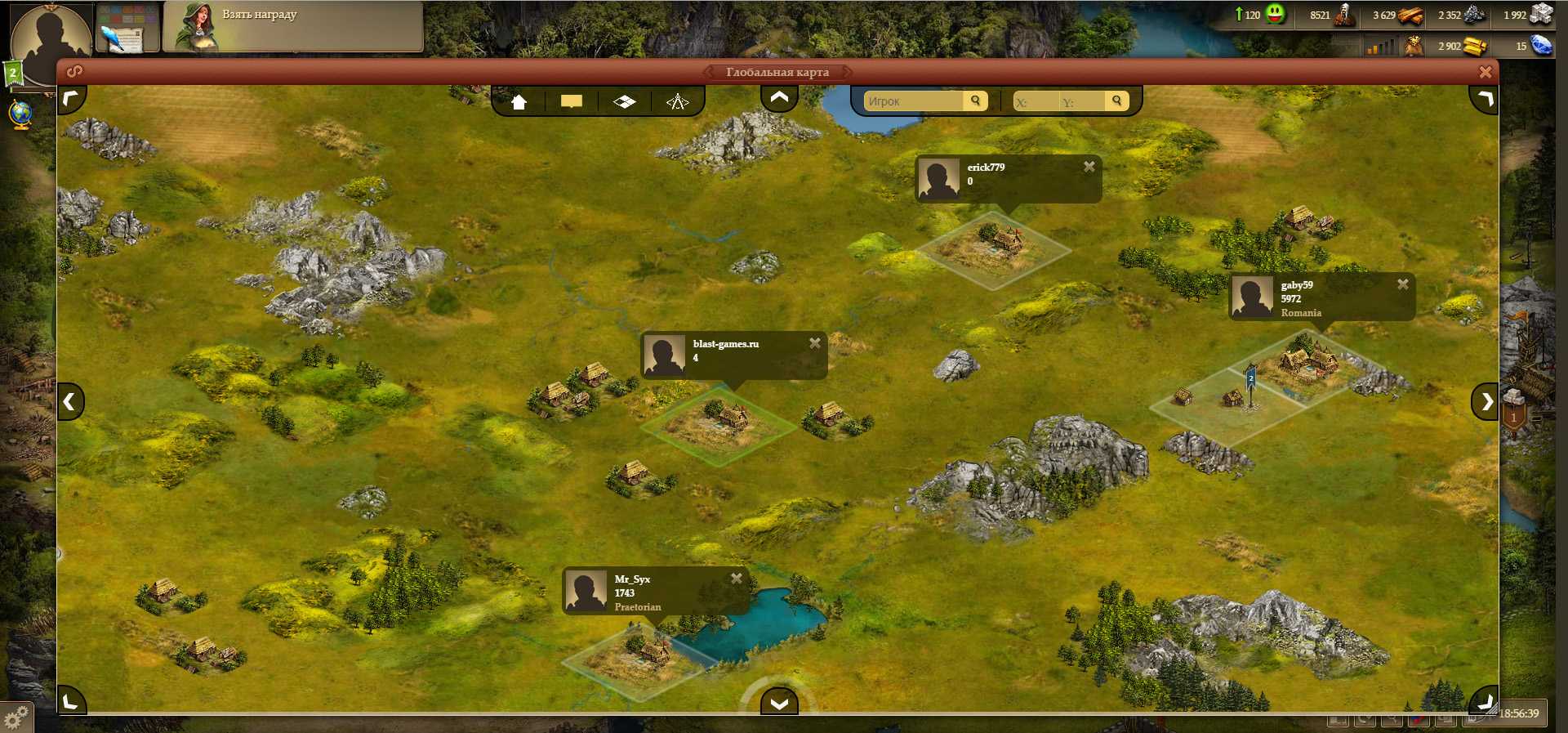This screenshot has width=1568, height=733.
Task: Open the globe world map icon
Action: pyautogui.click(x=21, y=114)
